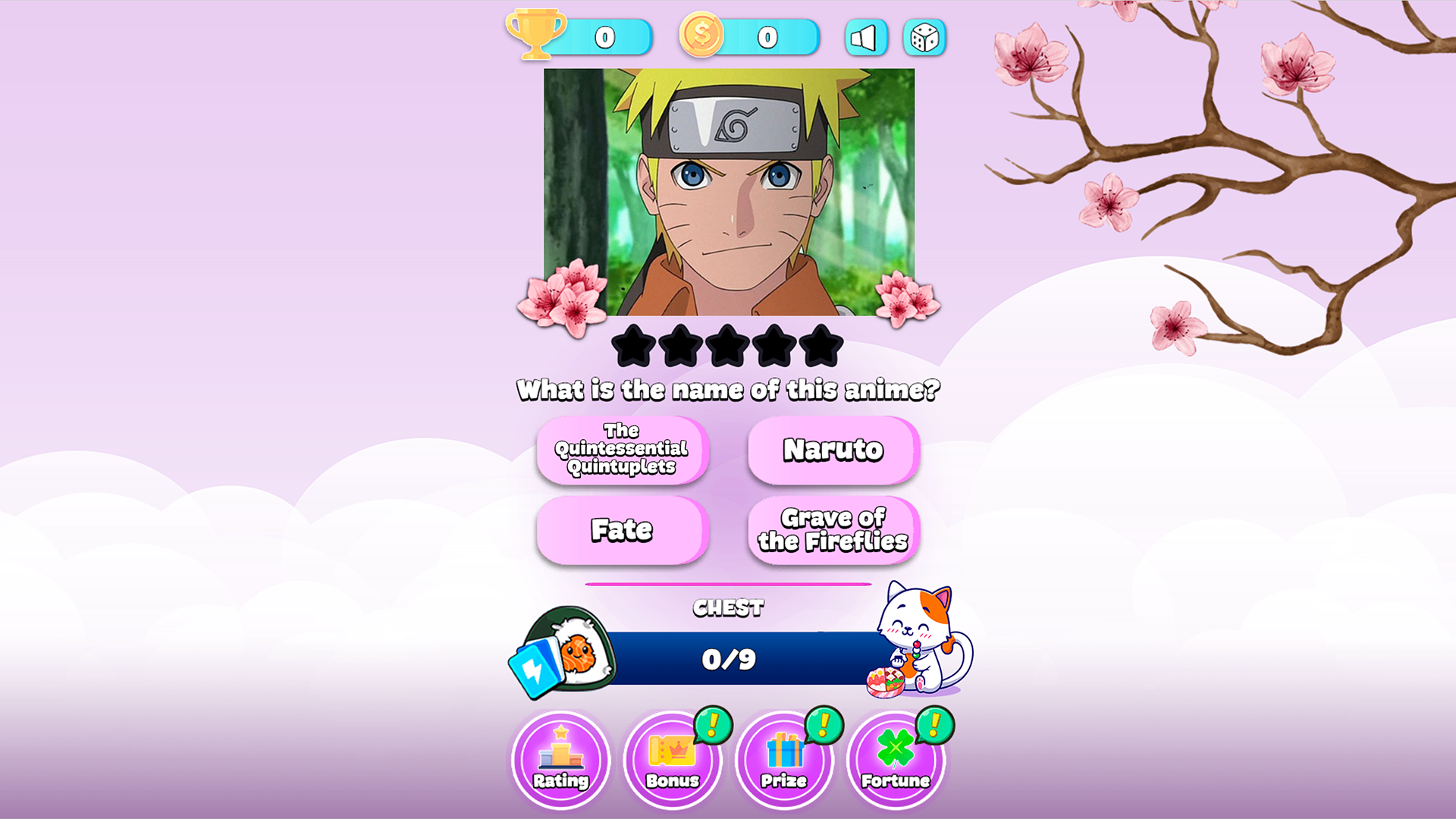The image size is (1456, 819).
Task: Click the Bonus exclamation notification badge
Action: (x=711, y=726)
